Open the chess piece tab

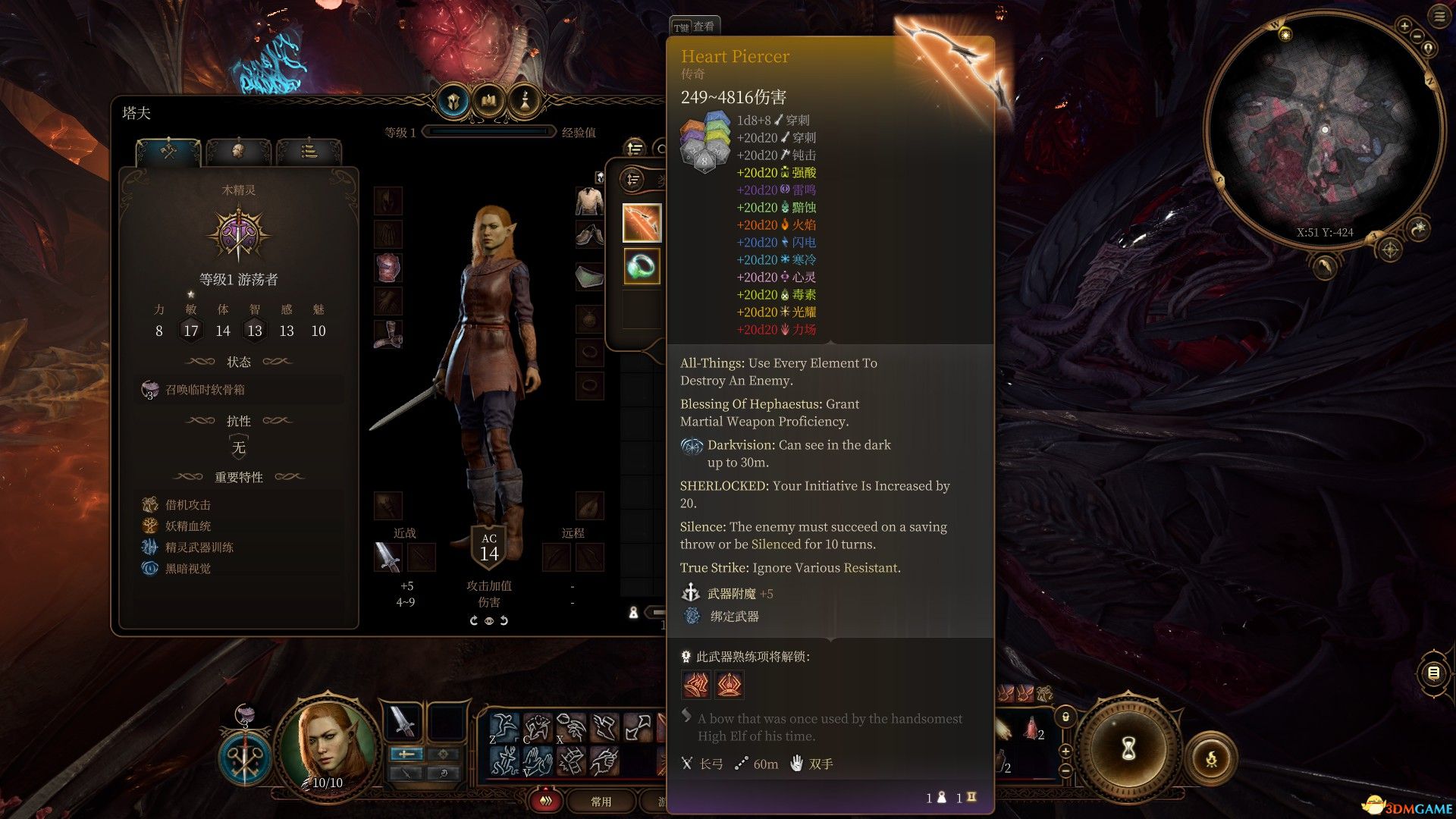(x=524, y=101)
